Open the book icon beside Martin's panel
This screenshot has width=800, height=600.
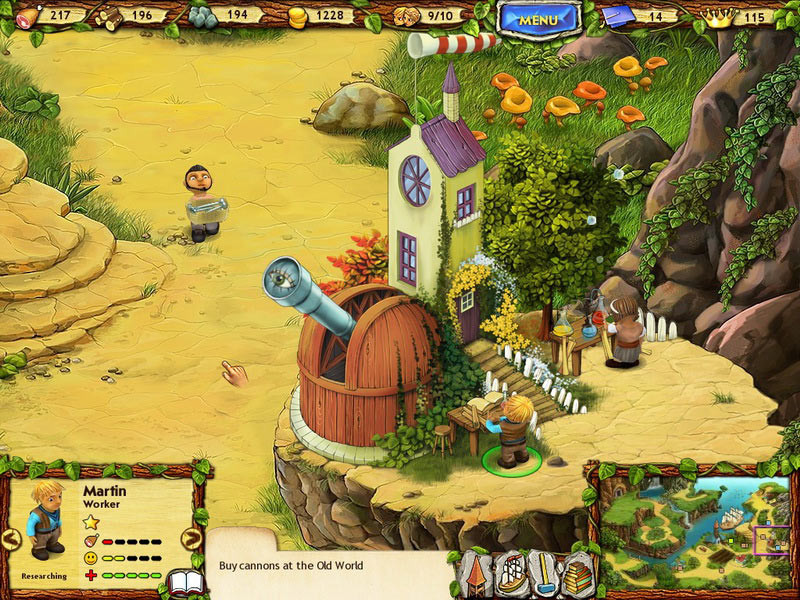[185, 583]
